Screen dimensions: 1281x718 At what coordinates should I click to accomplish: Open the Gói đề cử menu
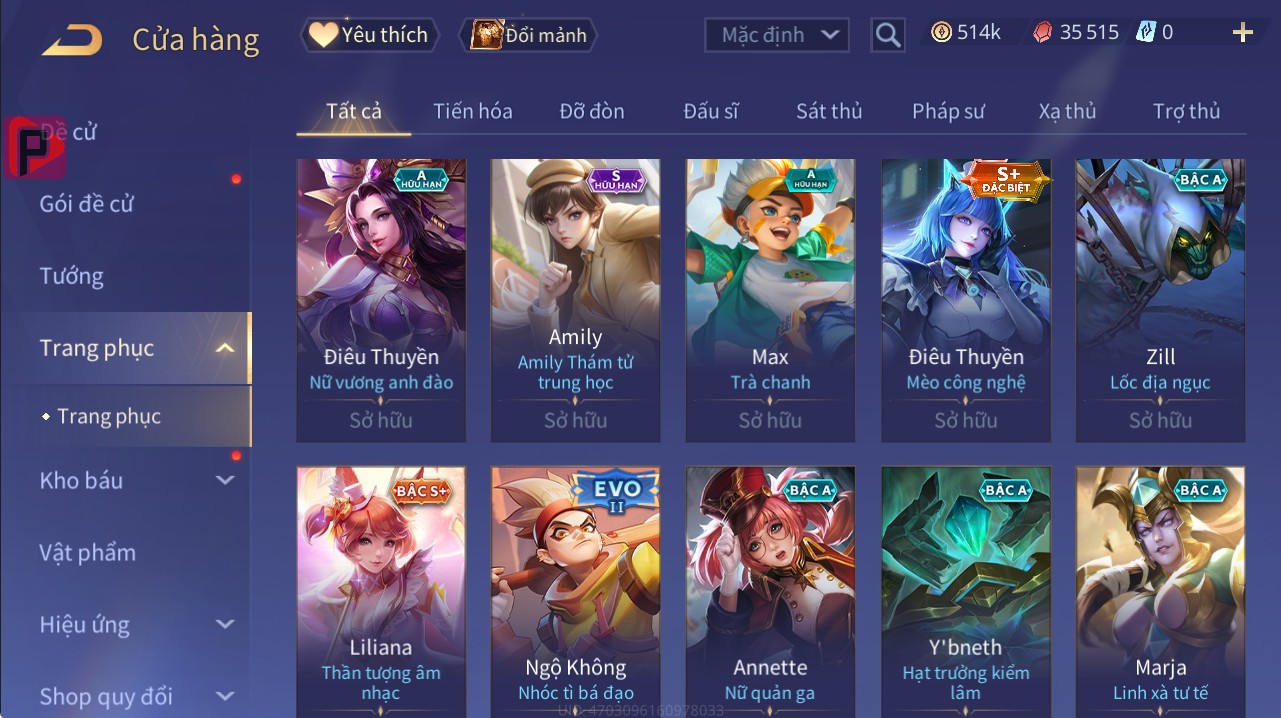(87, 204)
